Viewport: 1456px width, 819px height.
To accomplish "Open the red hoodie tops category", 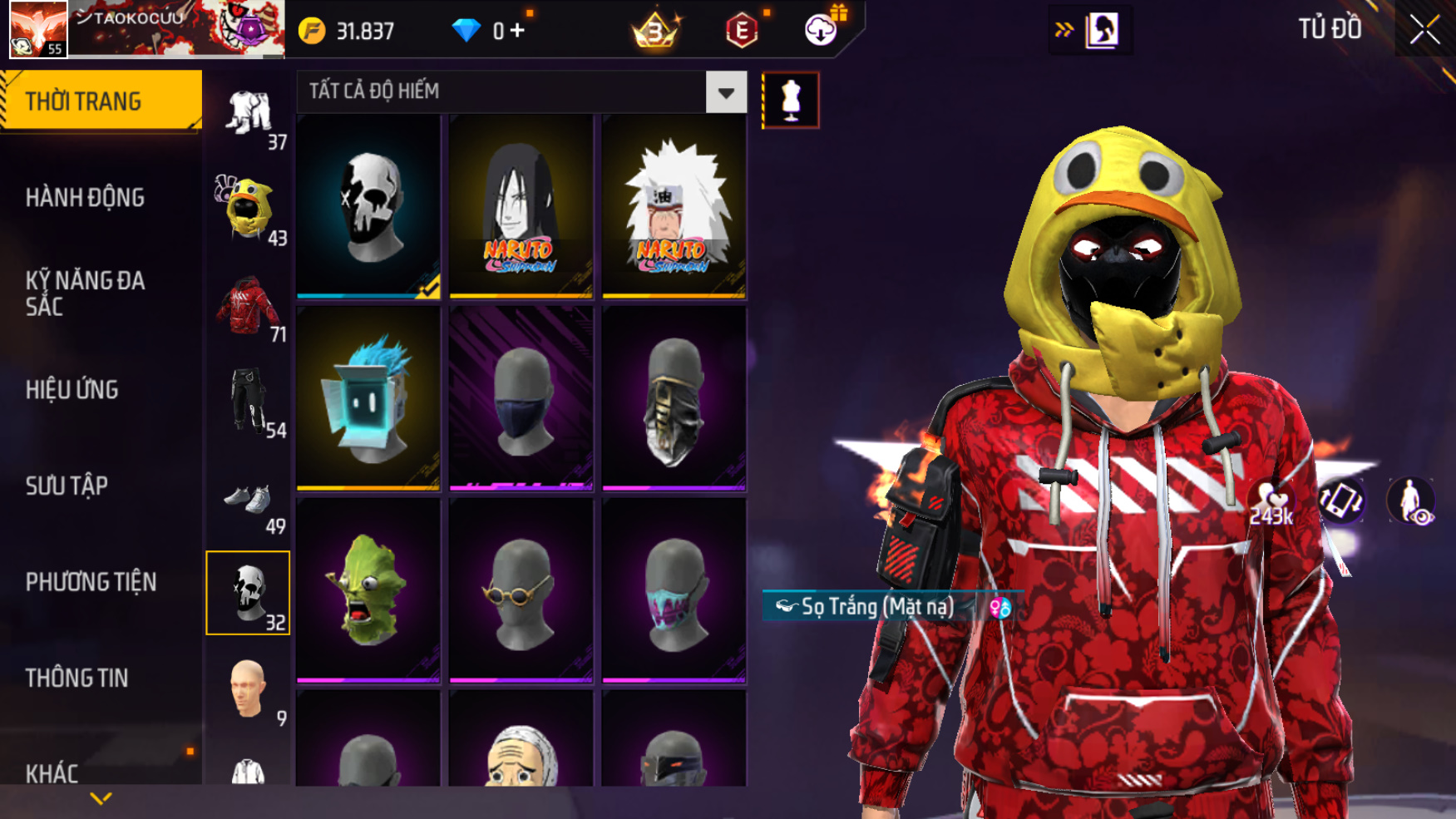I will coord(248,306).
